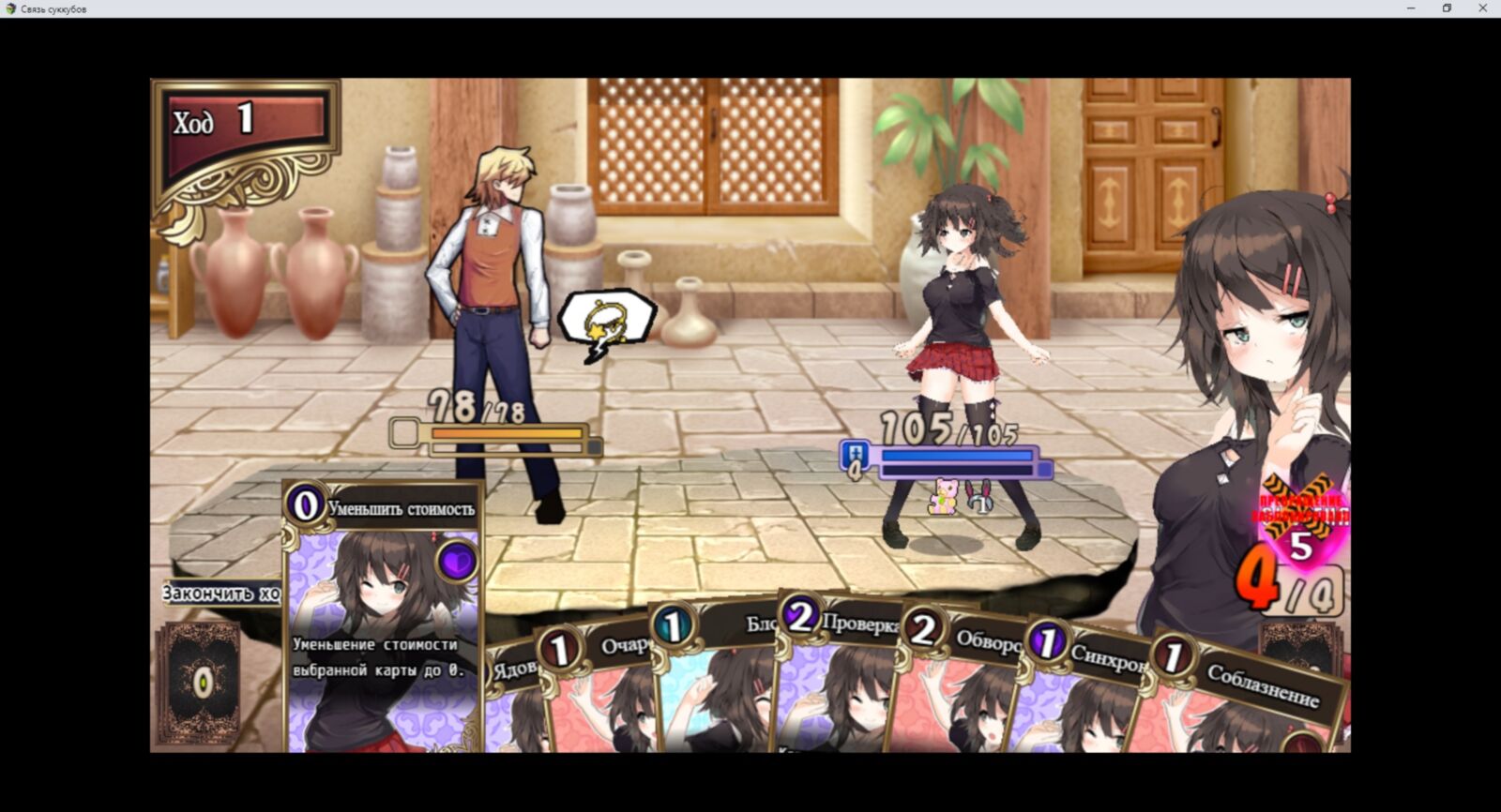Close the game window
Image resolution: width=1501 pixels, height=812 pixels.
point(1483,8)
